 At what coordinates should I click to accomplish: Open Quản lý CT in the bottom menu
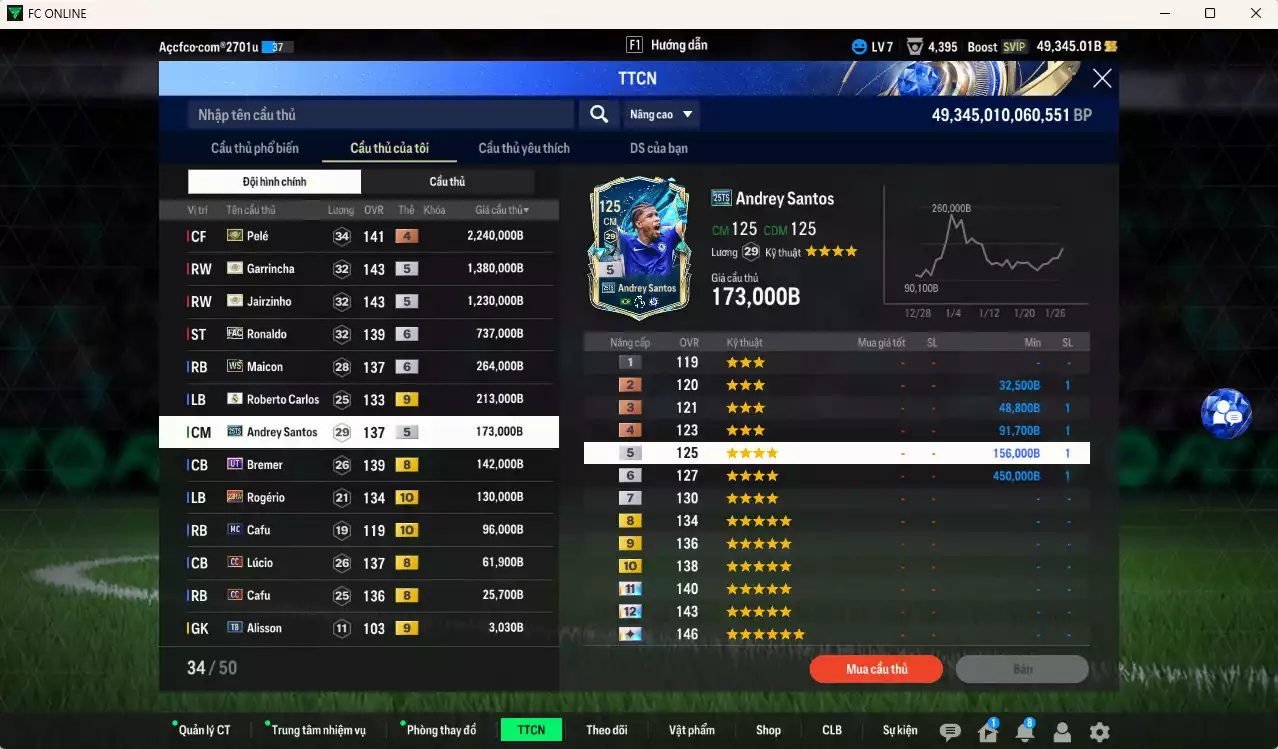203,730
